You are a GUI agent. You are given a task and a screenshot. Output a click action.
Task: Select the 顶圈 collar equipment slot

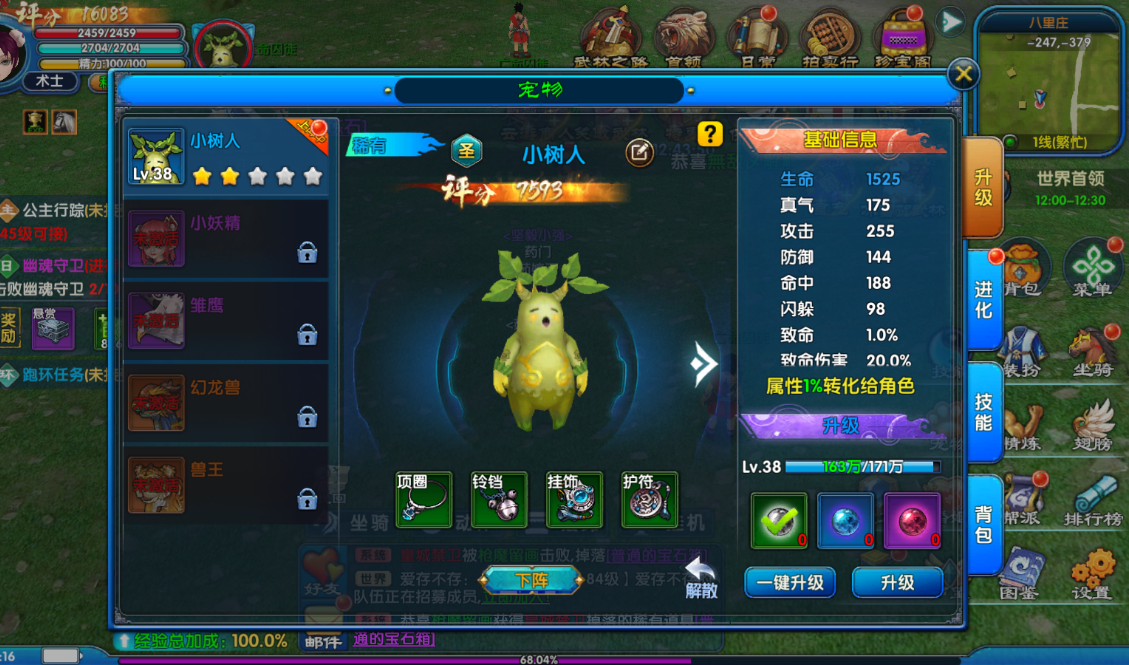pyautogui.click(x=424, y=500)
